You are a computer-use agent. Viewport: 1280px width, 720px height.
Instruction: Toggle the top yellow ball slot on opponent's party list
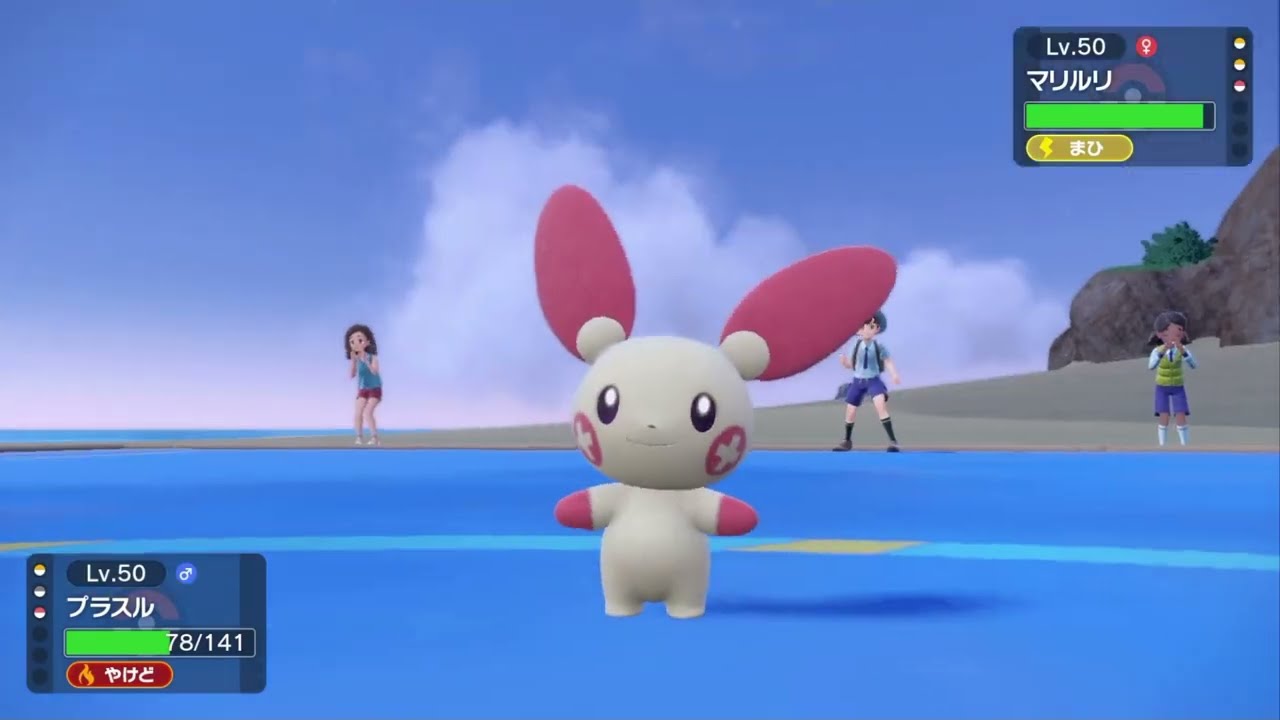click(x=1239, y=44)
